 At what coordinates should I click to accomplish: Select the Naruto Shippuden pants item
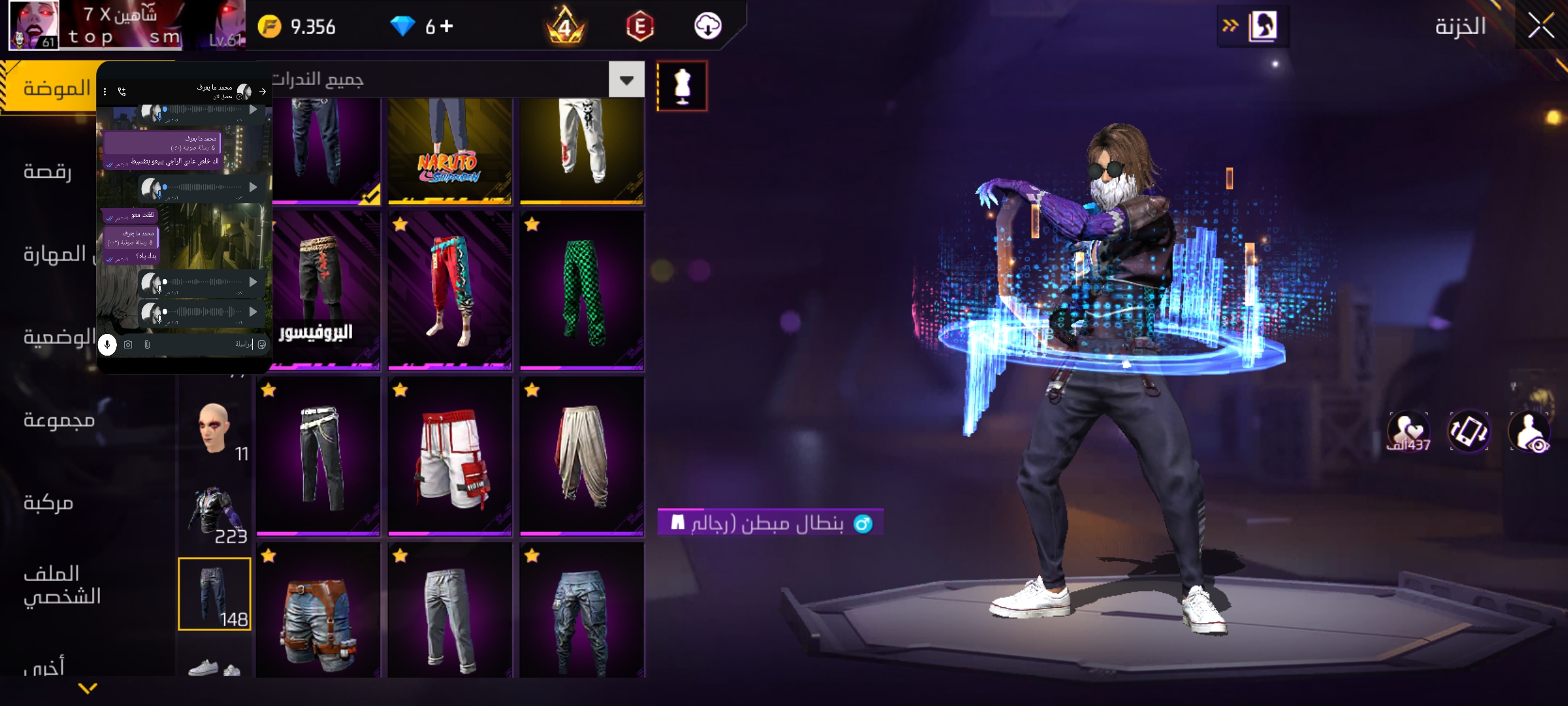click(450, 150)
